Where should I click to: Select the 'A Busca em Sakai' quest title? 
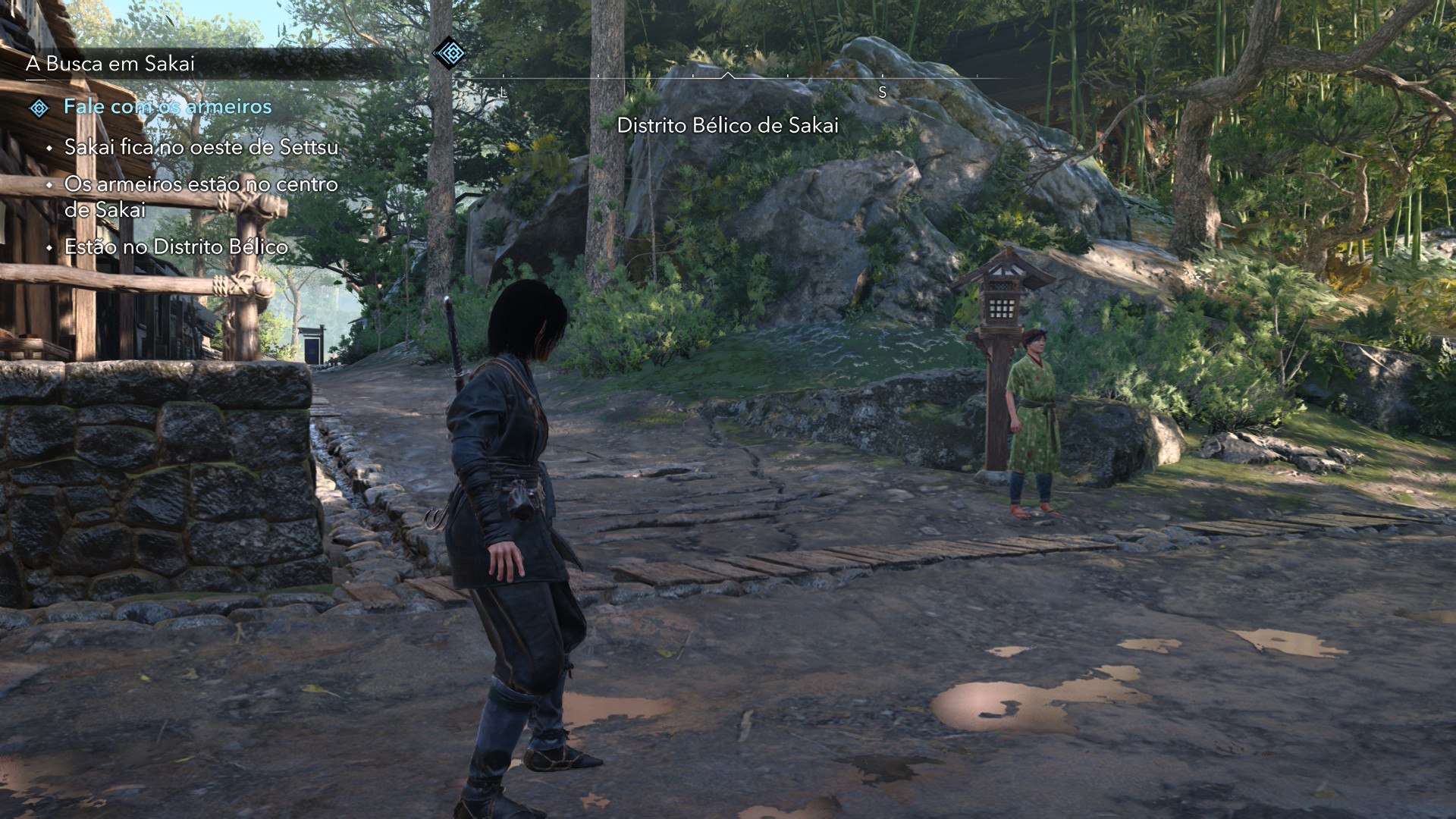coord(110,64)
